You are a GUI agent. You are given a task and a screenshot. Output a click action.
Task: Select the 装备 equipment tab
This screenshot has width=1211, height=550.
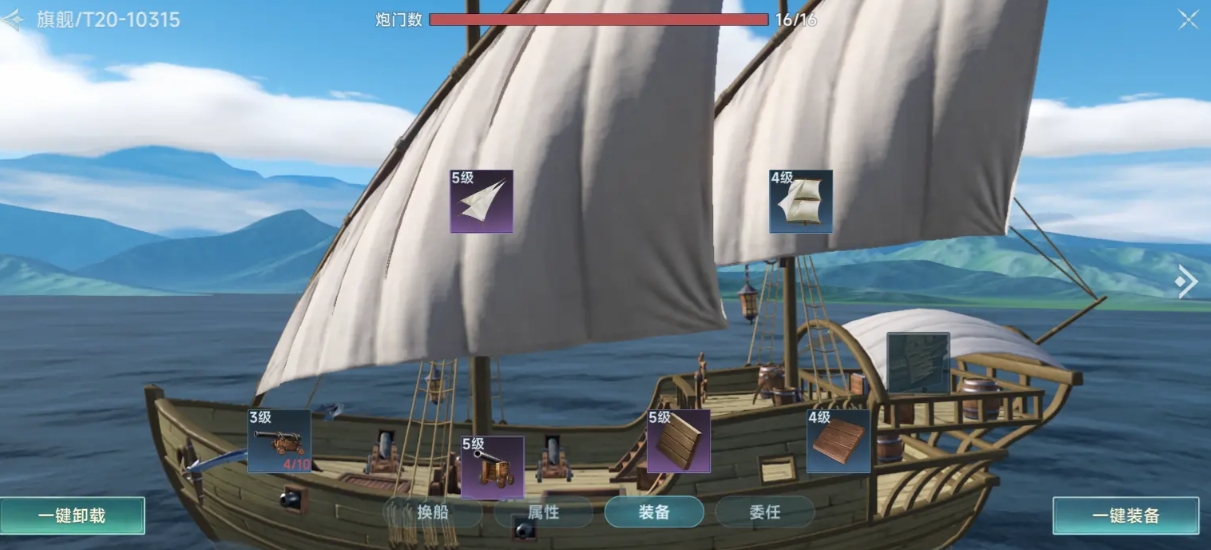tap(654, 512)
